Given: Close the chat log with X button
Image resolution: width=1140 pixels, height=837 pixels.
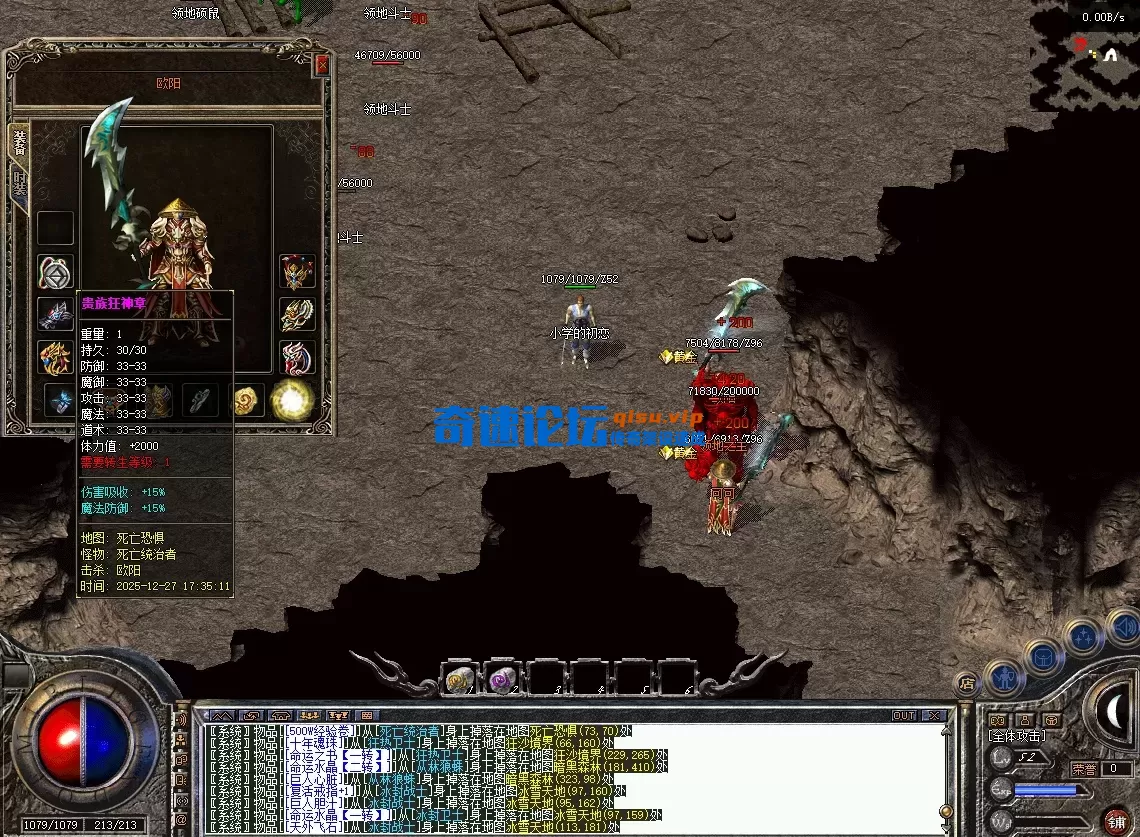Looking at the screenshot, I should [x=934, y=716].
